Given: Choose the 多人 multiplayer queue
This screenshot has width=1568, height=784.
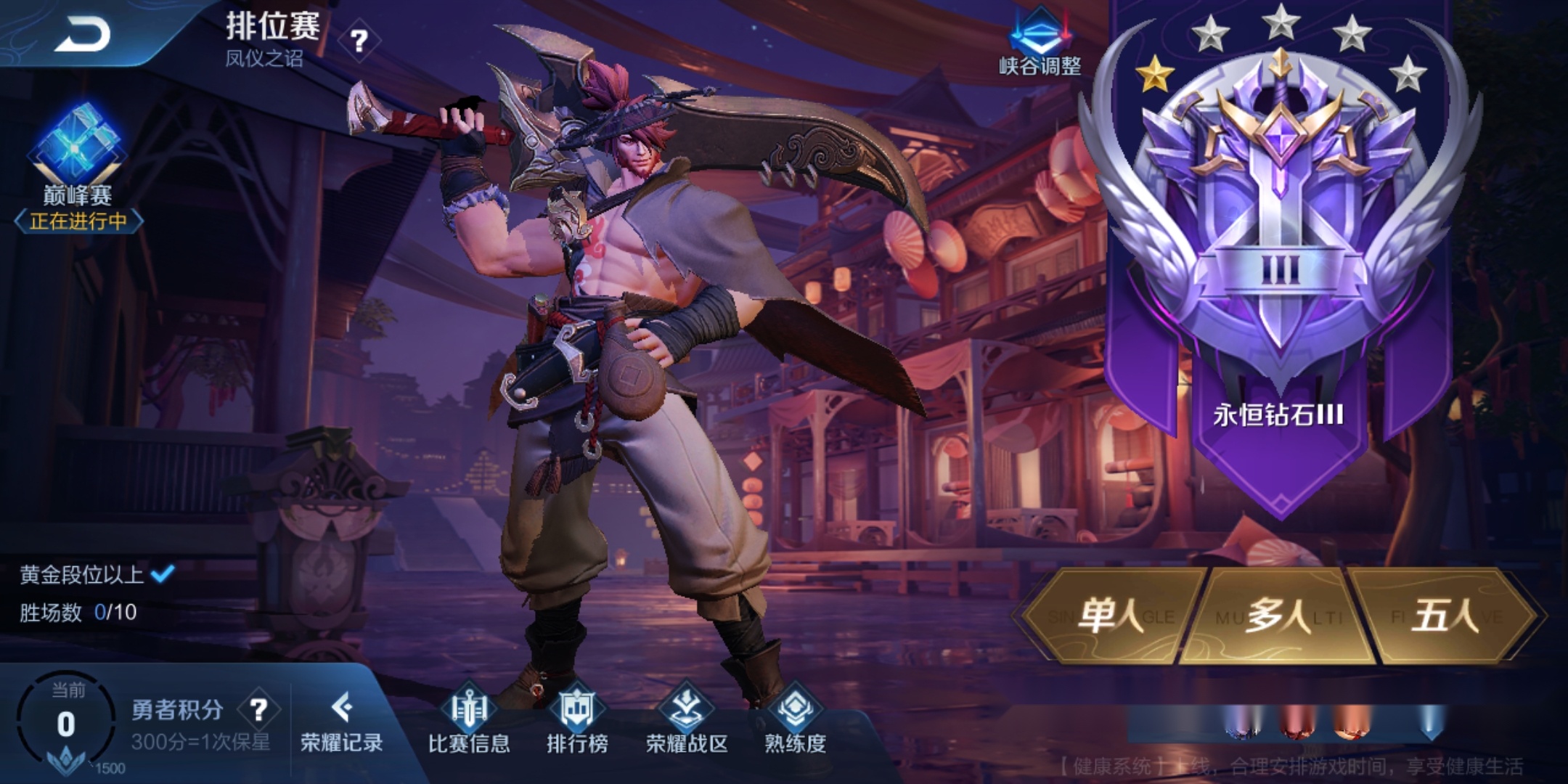Looking at the screenshot, I should tap(1278, 616).
